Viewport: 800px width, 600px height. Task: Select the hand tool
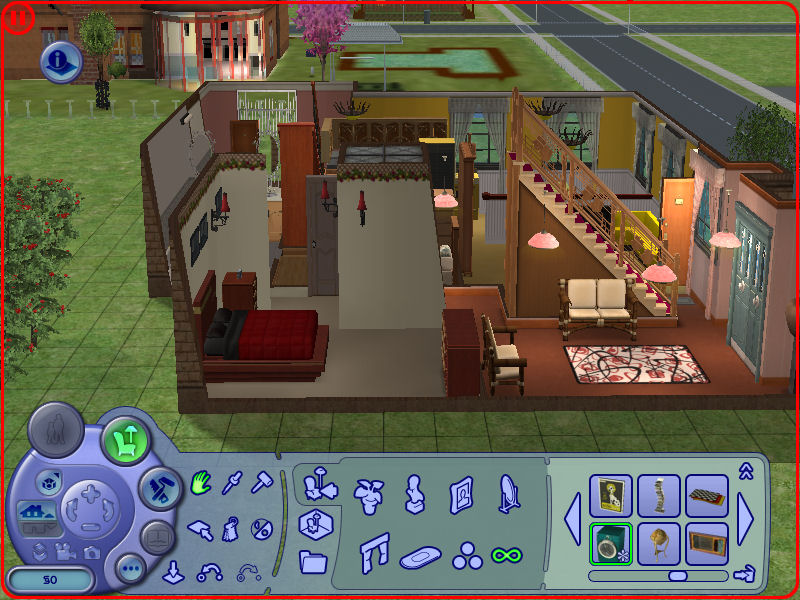click(201, 483)
